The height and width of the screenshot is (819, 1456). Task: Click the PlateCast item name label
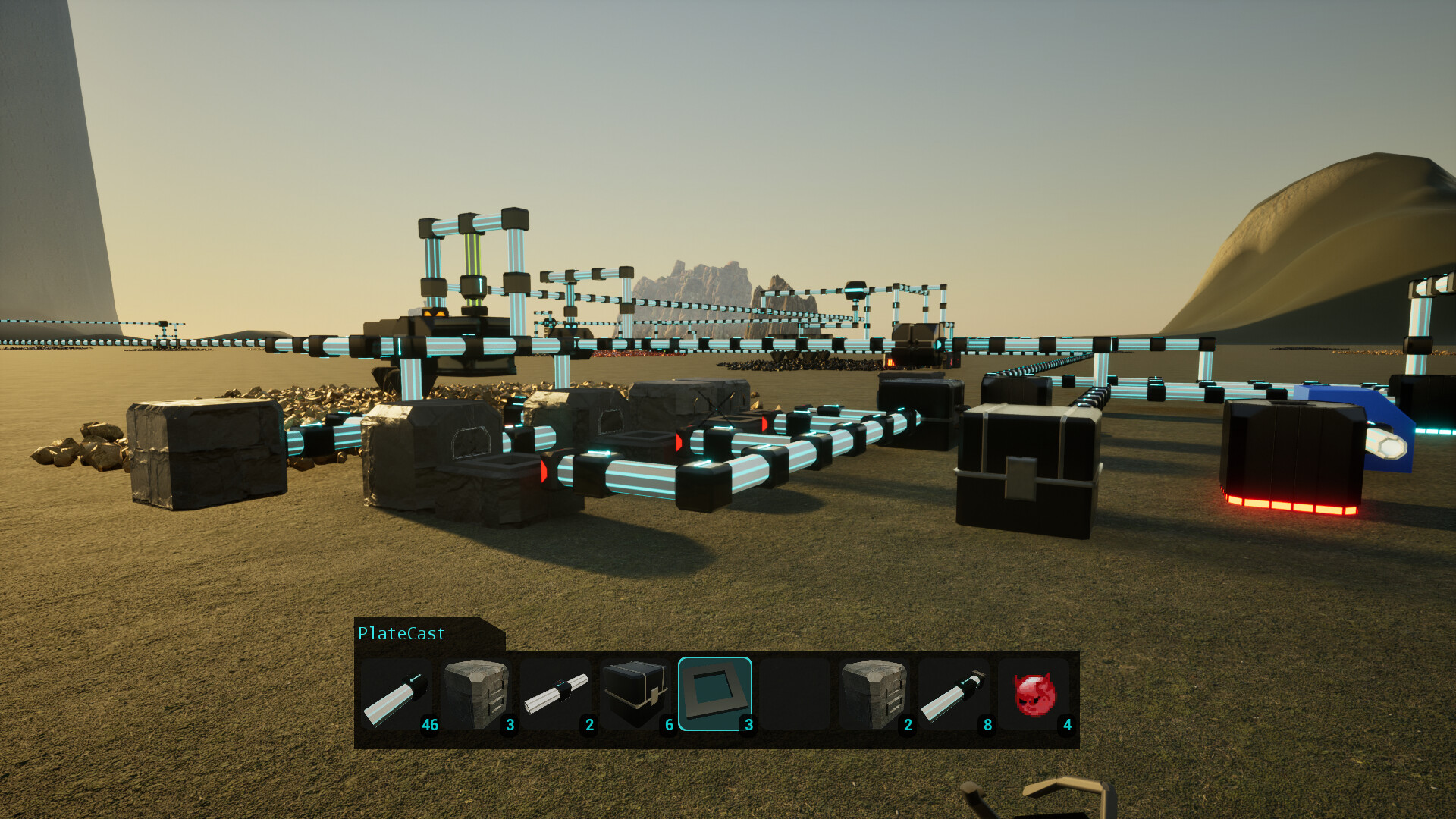pos(402,634)
